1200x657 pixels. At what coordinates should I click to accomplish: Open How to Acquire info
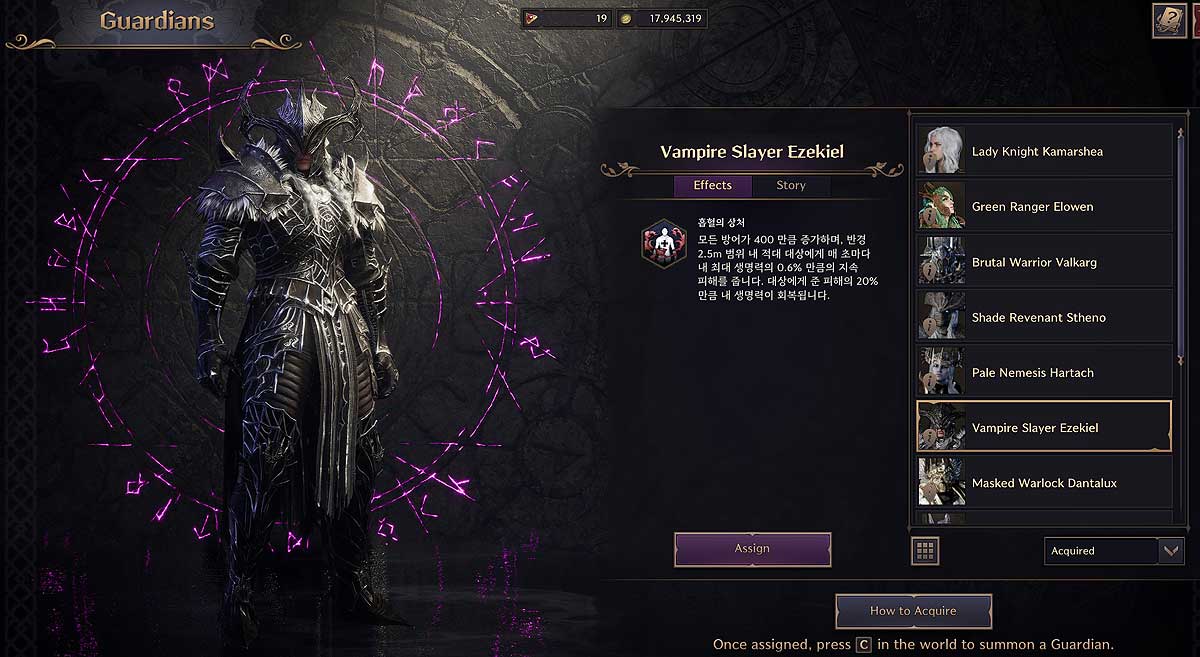coord(913,611)
